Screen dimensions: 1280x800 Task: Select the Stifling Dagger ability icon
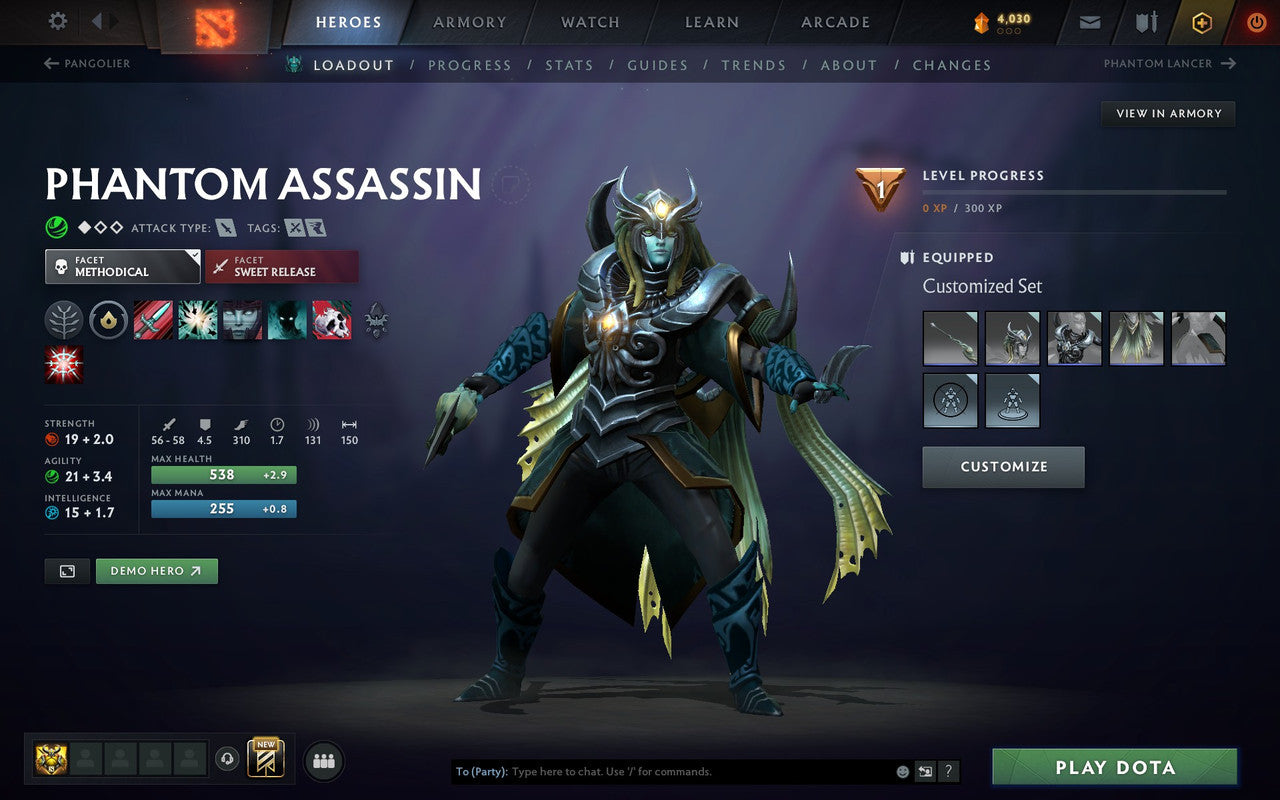(x=154, y=320)
